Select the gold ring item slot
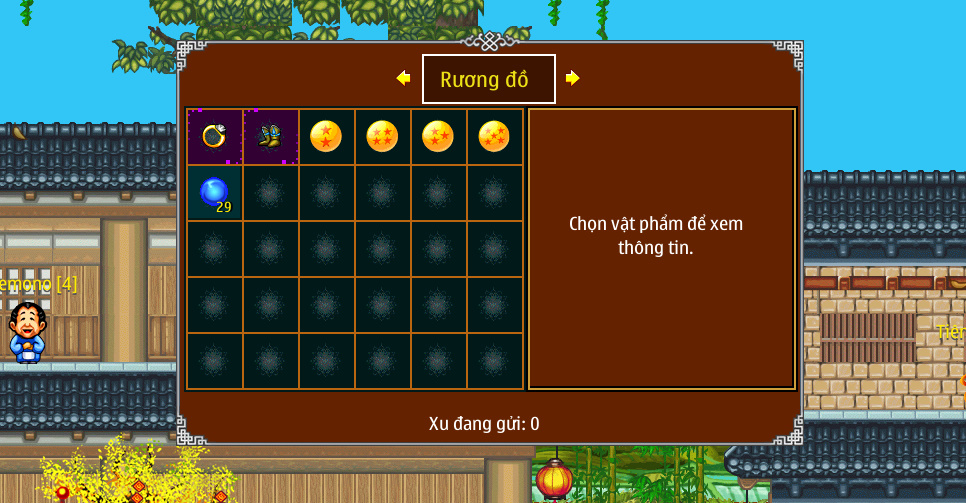Image resolution: width=966 pixels, height=503 pixels. [x=214, y=136]
